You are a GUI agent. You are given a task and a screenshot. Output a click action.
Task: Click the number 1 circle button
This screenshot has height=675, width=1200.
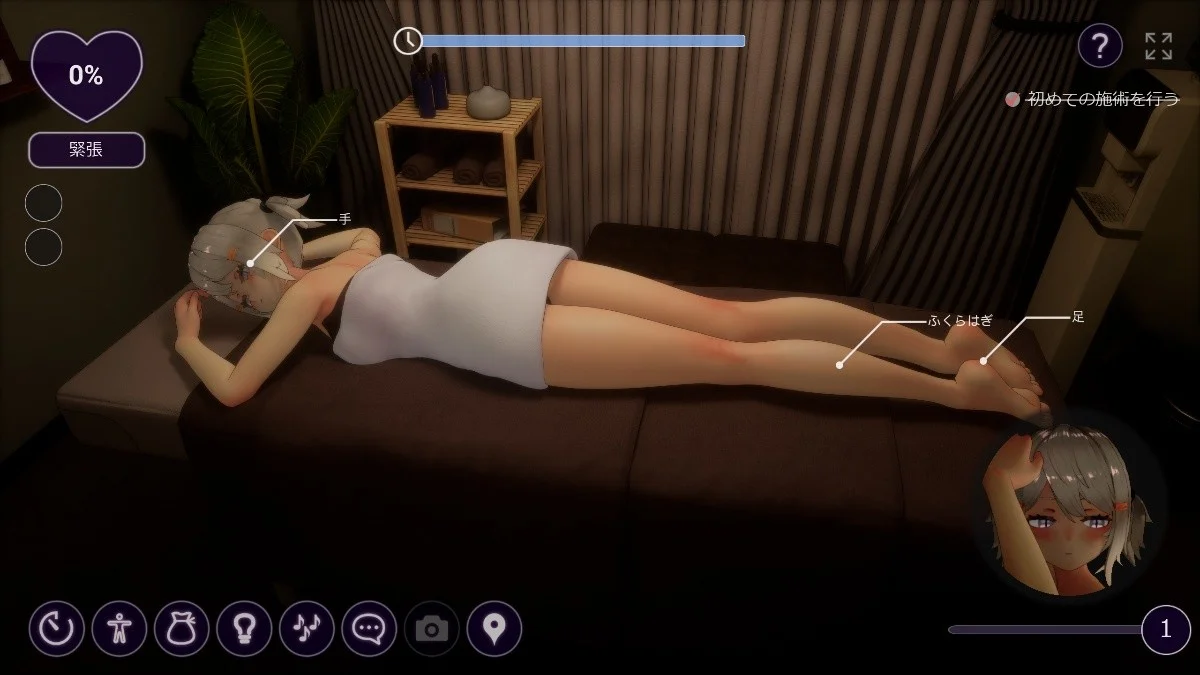tap(1165, 629)
